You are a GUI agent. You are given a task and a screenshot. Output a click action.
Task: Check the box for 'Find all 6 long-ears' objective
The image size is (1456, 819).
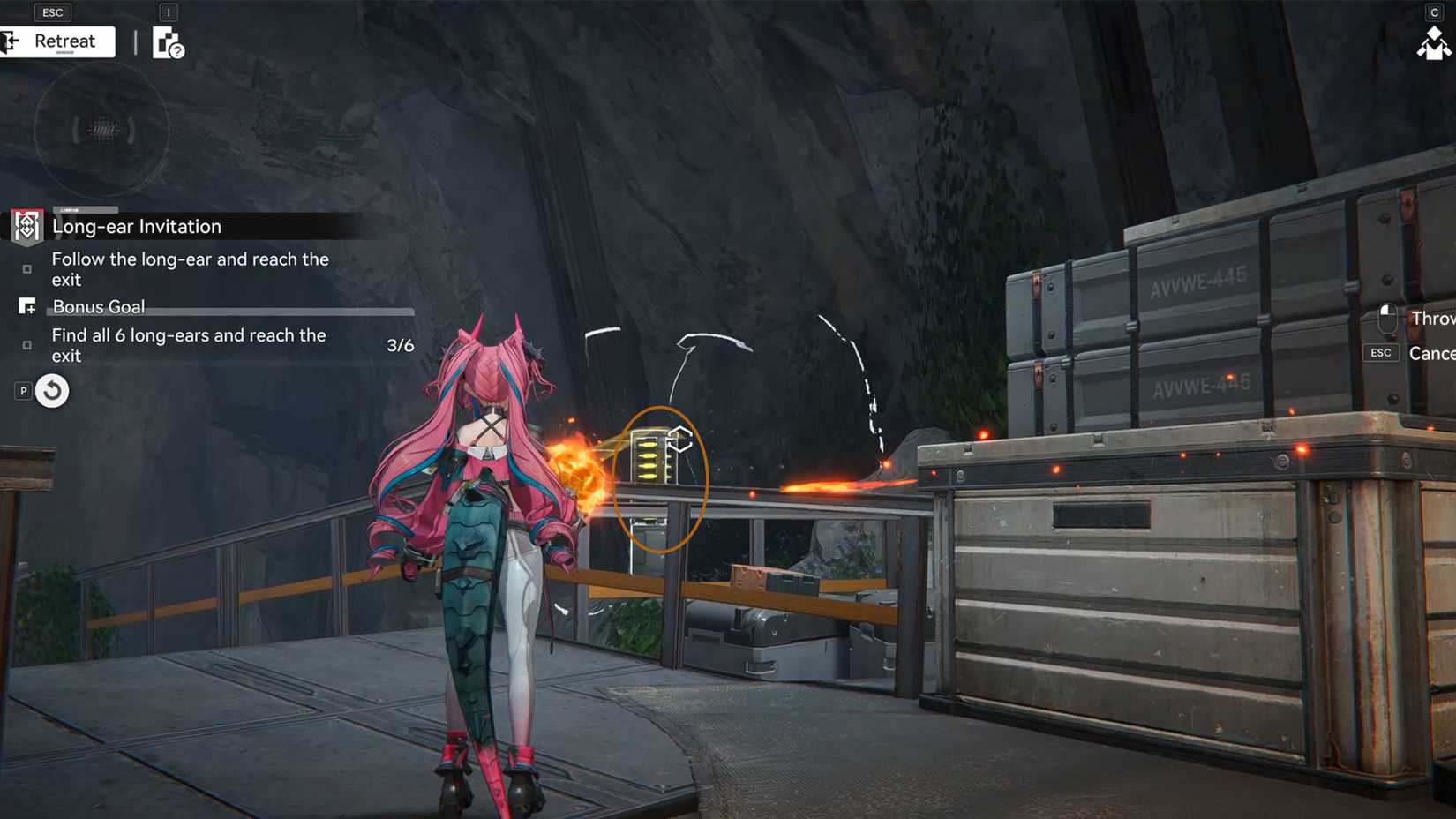click(27, 345)
